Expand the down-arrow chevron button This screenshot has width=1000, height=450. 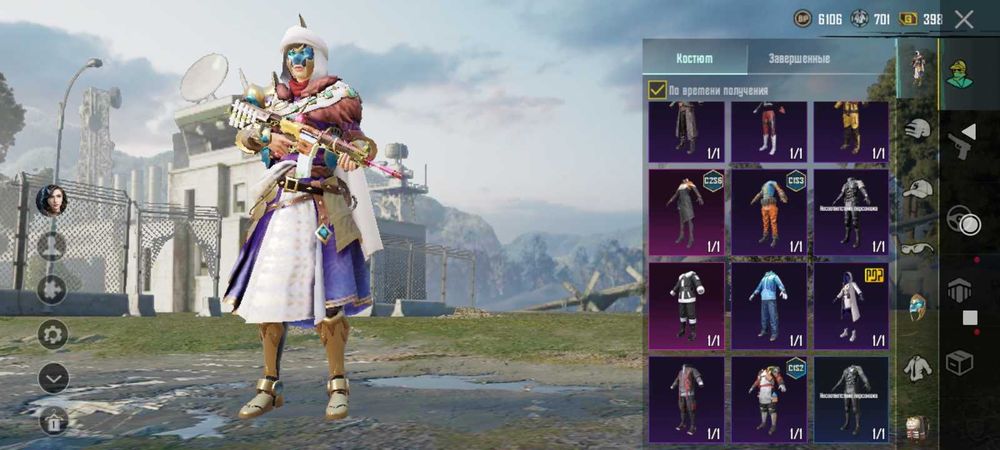[x=52, y=378]
